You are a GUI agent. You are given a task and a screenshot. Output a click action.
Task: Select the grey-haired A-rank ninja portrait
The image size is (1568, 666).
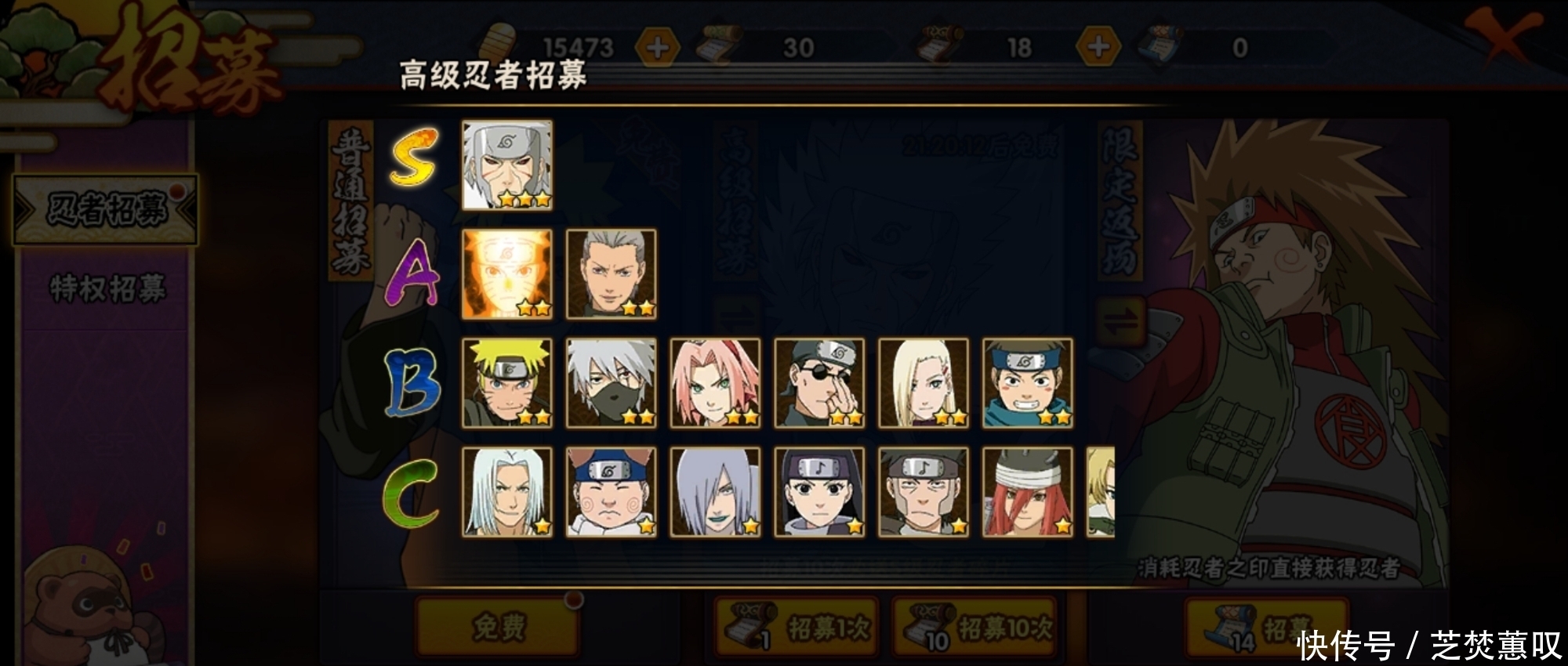(611, 274)
